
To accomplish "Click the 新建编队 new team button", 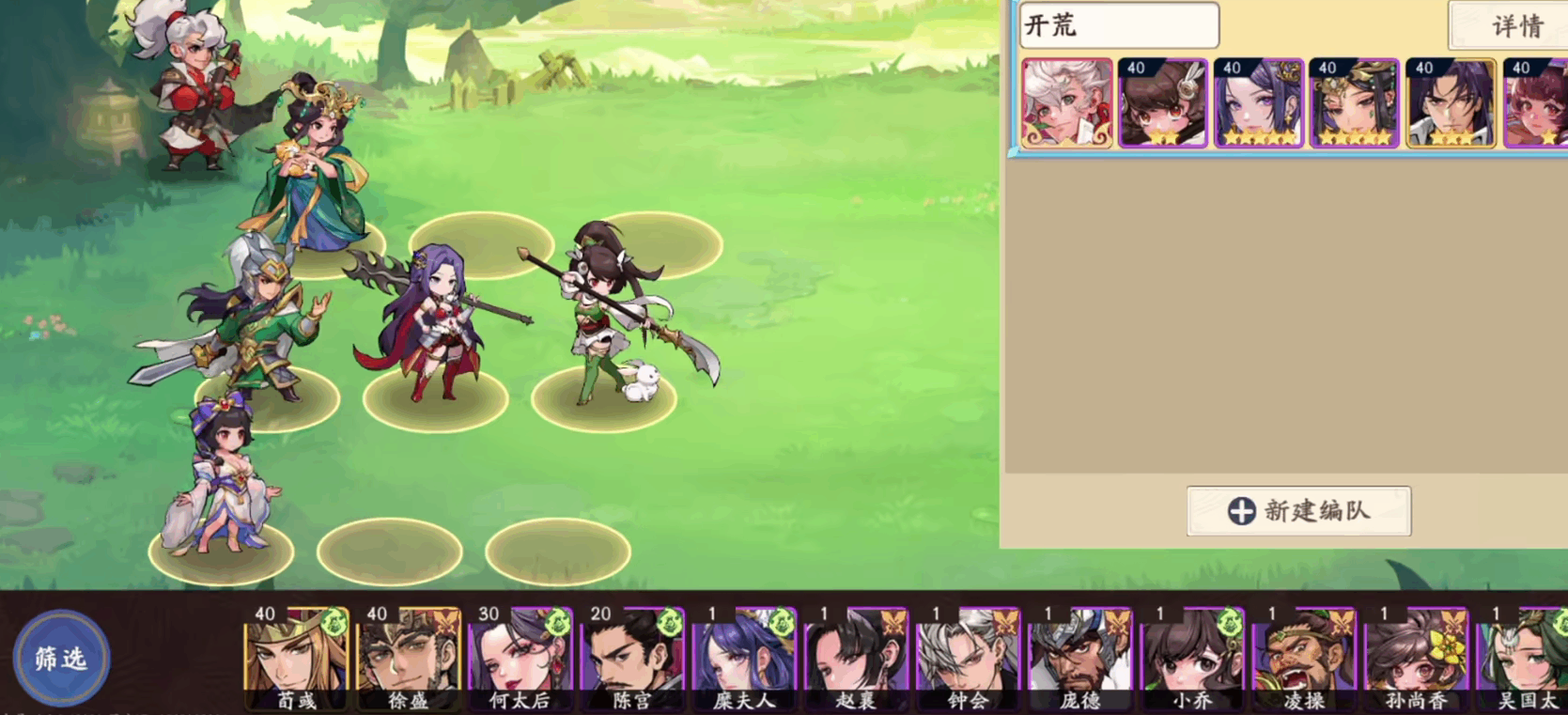I will (x=1298, y=511).
